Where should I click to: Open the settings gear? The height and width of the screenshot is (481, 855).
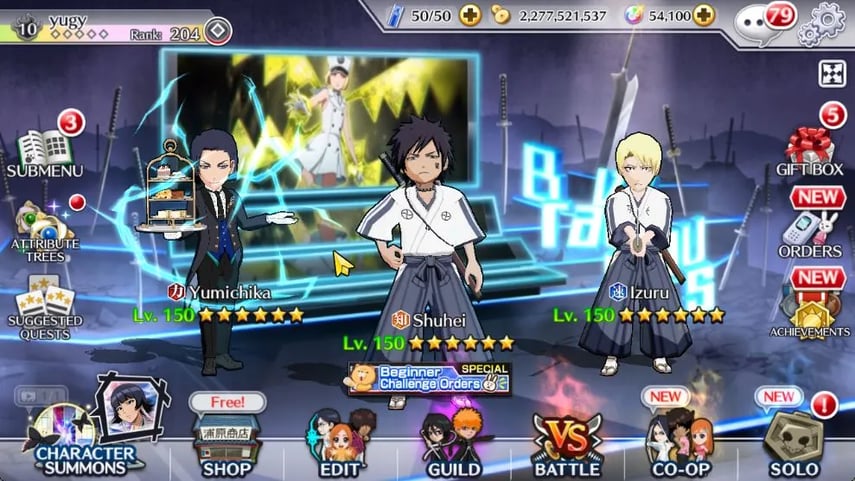(827, 18)
